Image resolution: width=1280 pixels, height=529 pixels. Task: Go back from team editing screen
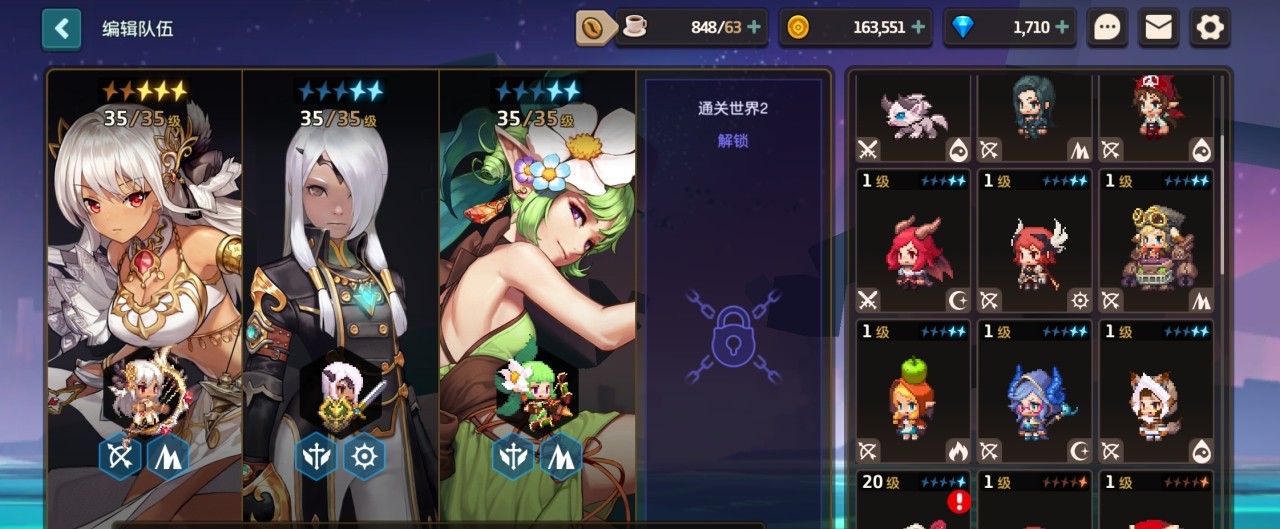[x=62, y=29]
